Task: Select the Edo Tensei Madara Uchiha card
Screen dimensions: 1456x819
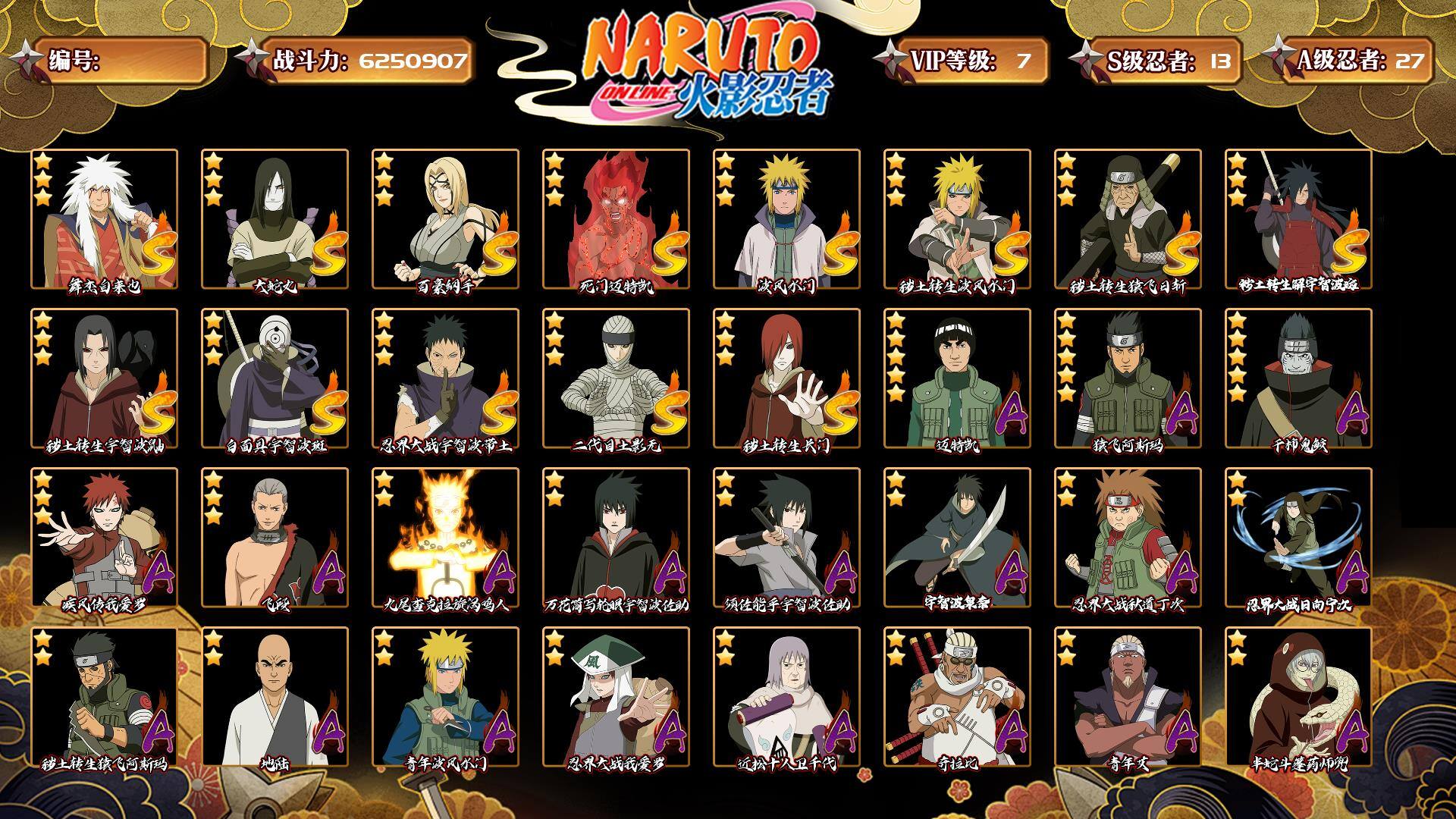Action: (1298, 219)
